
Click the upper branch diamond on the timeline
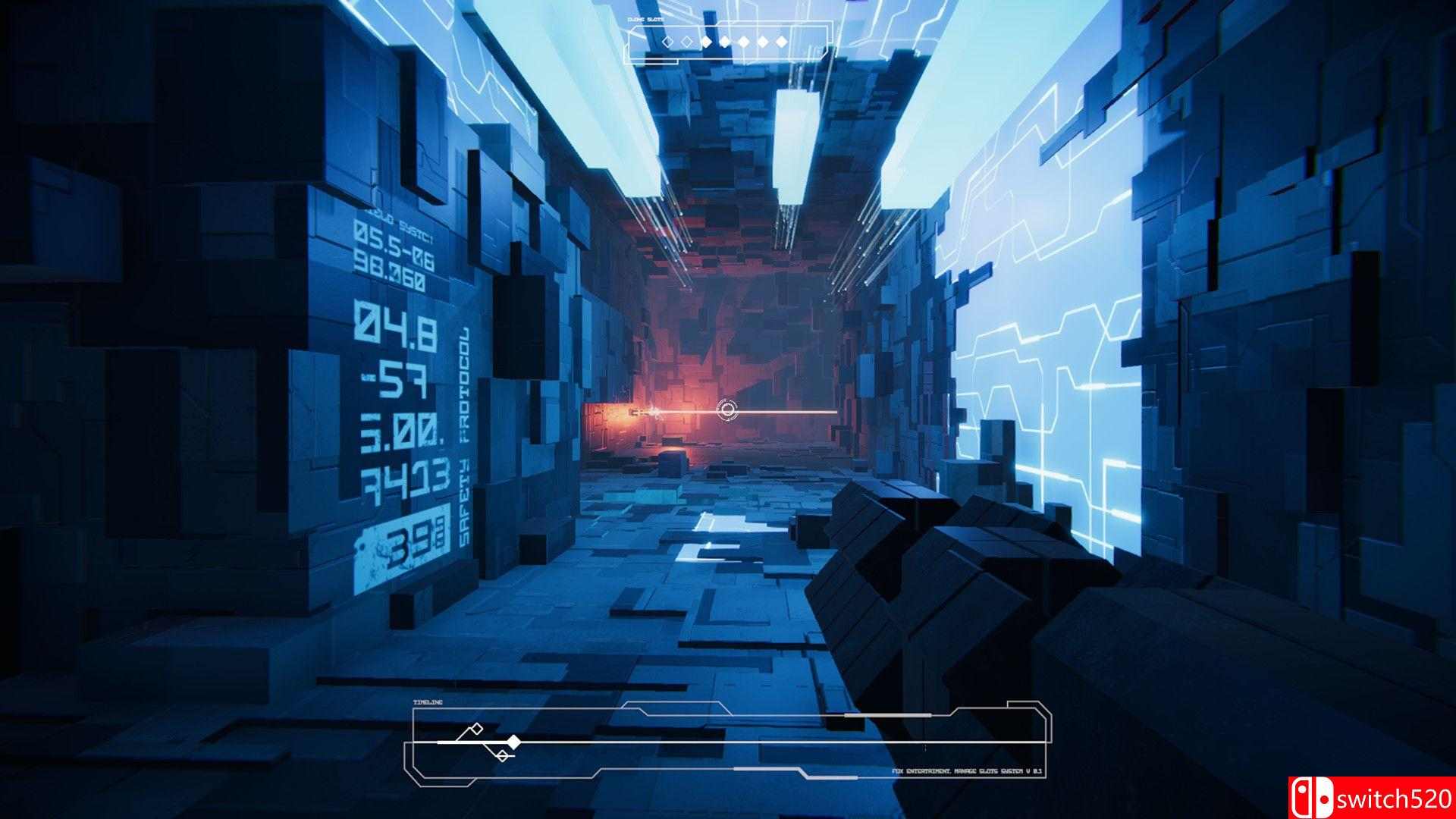click(x=475, y=729)
